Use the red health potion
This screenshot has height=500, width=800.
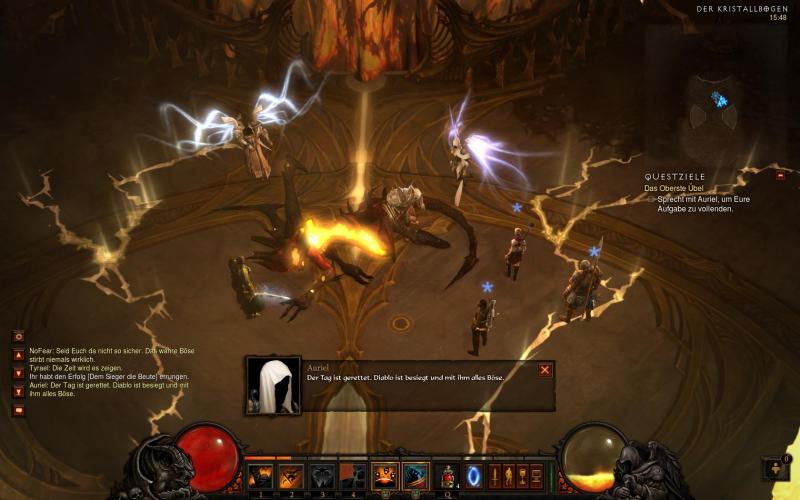pyautogui.click(x=449, y=476)
